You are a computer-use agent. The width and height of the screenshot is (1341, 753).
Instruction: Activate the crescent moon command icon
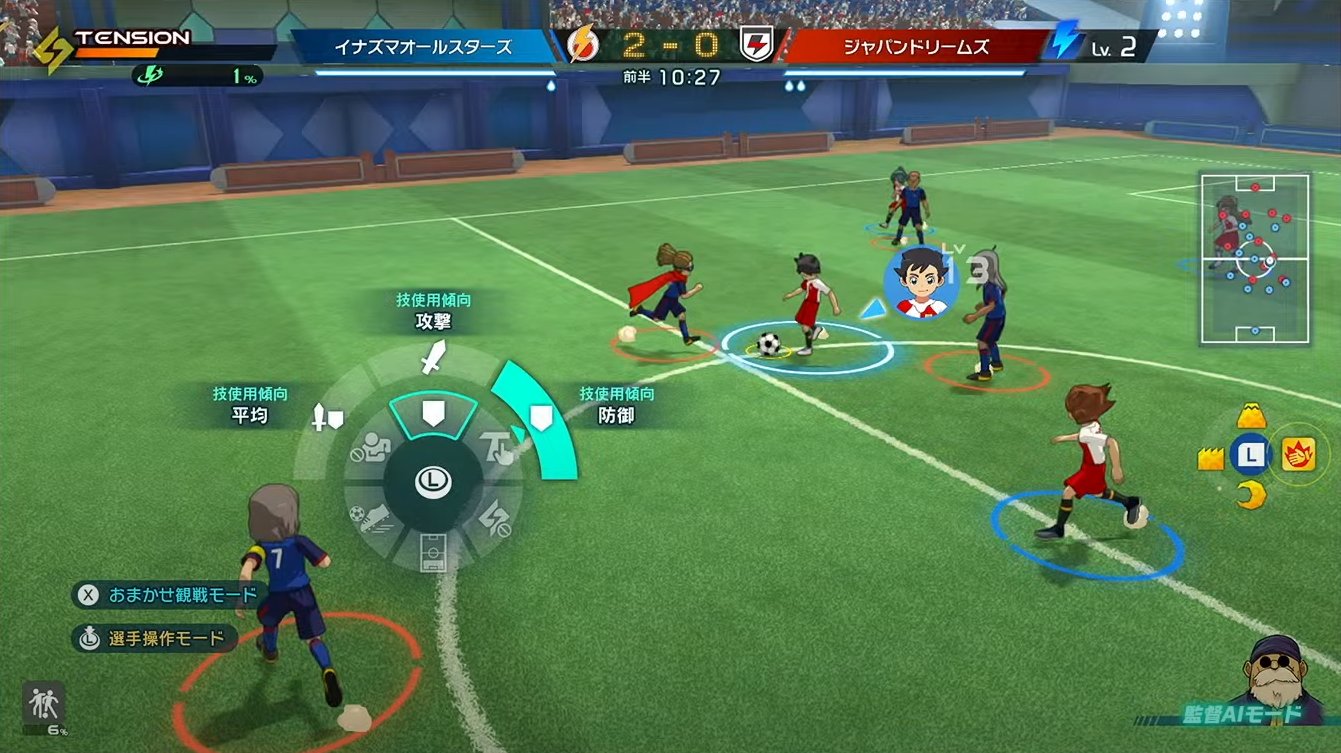click(x=1250, y=494)
